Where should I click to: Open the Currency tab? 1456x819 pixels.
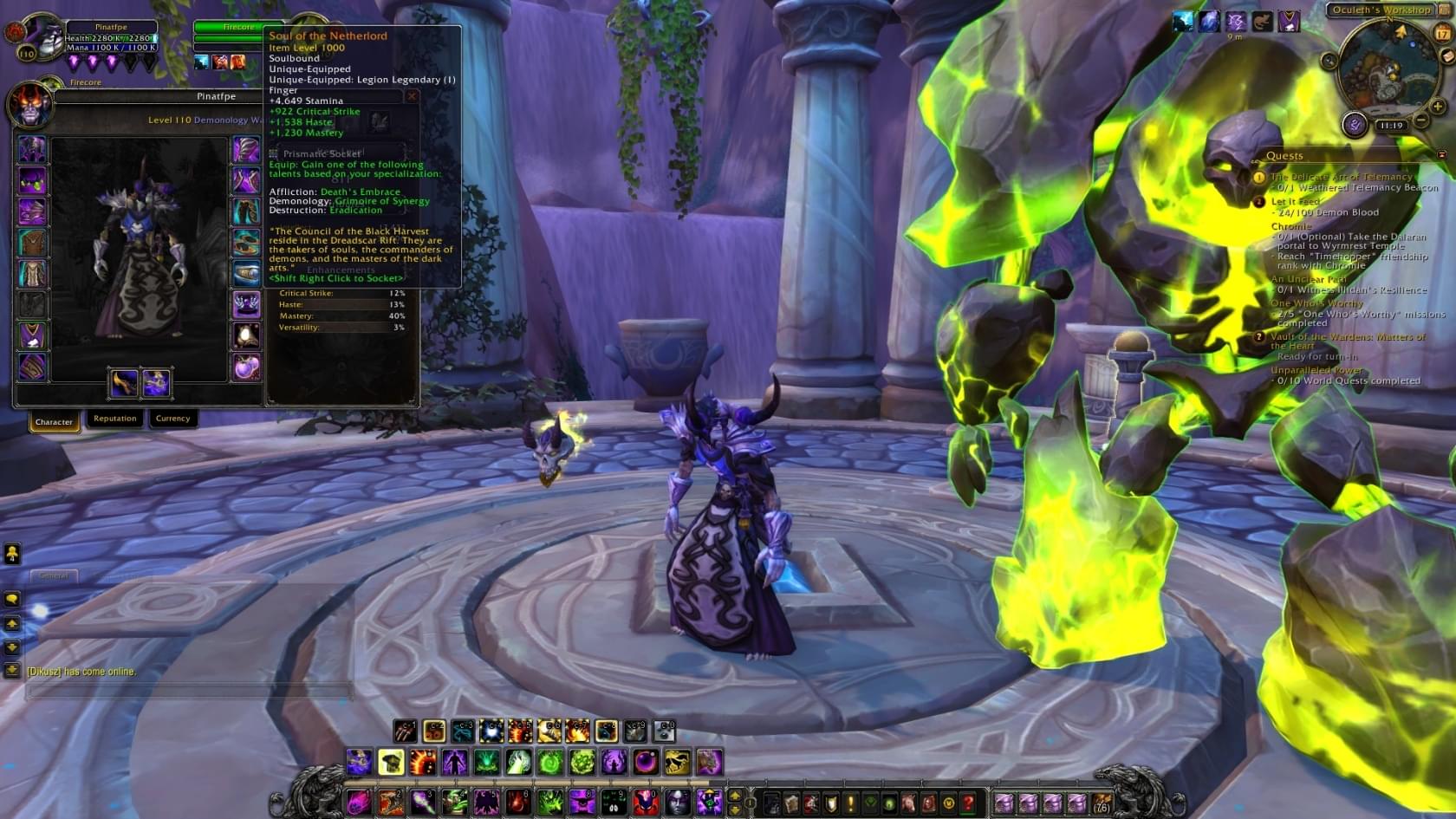click(x=172, y=419)
